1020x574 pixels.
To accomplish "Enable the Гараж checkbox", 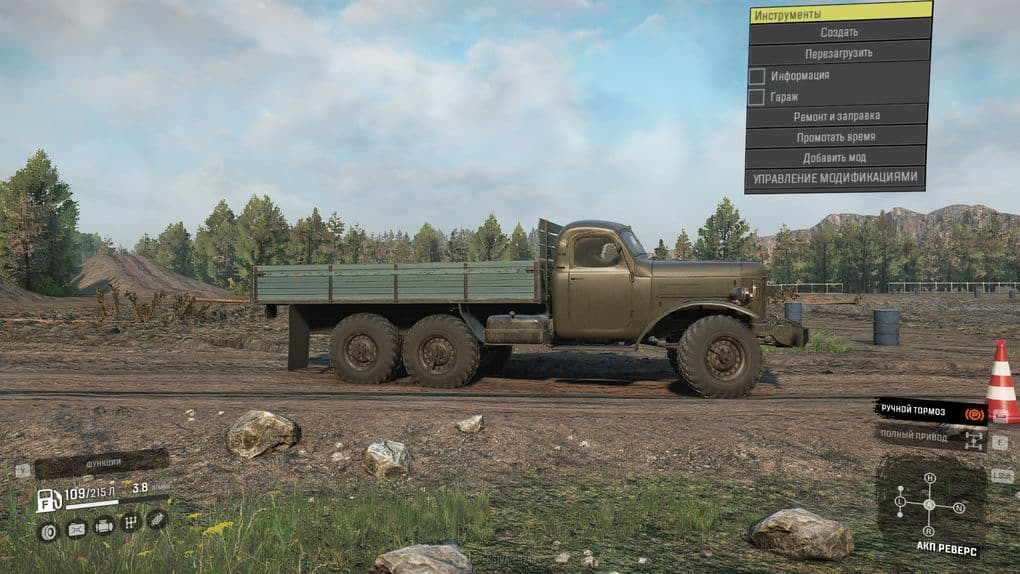I will (757, 97).
